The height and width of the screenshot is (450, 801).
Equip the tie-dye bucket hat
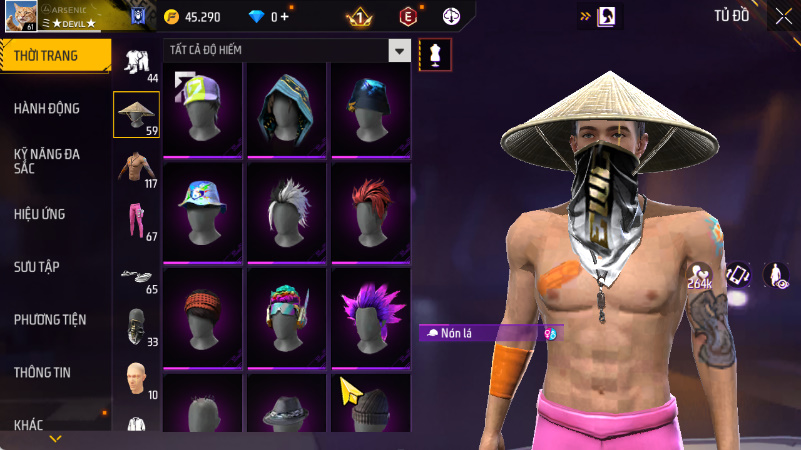(203, 210)
